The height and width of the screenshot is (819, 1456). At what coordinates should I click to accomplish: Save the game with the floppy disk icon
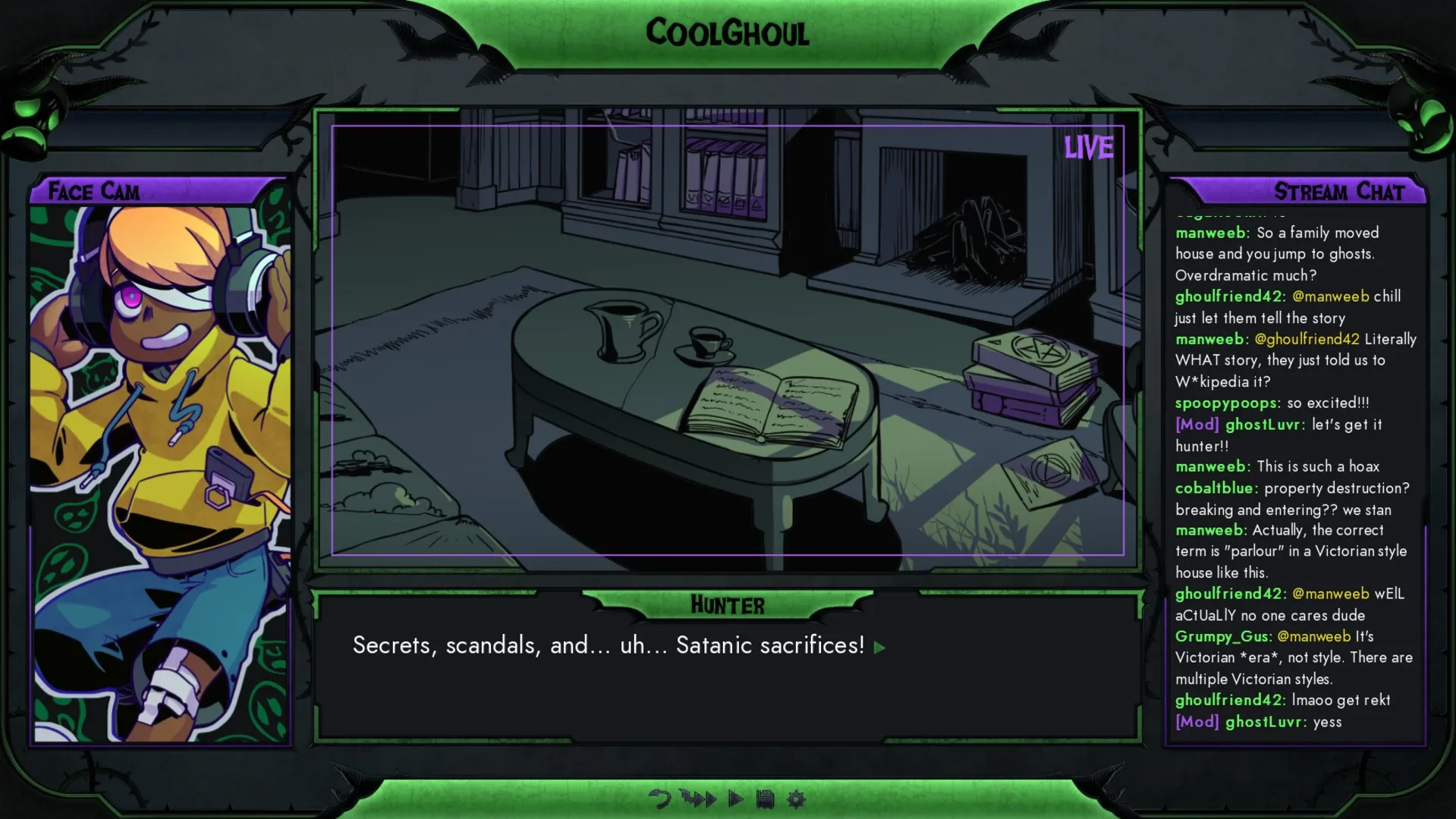766,799
